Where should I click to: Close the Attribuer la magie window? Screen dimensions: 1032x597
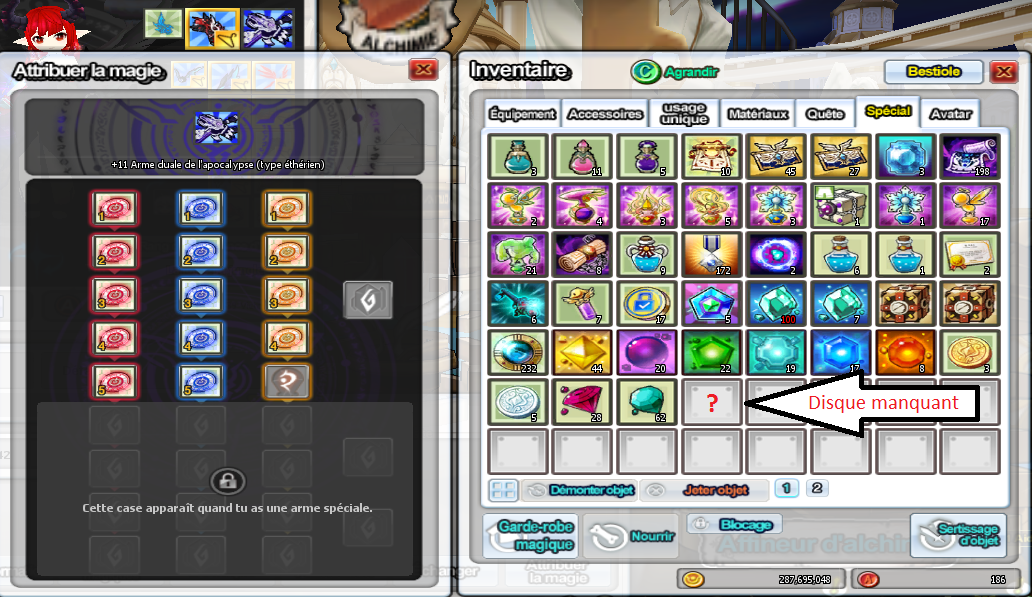(x=424, y=70)
